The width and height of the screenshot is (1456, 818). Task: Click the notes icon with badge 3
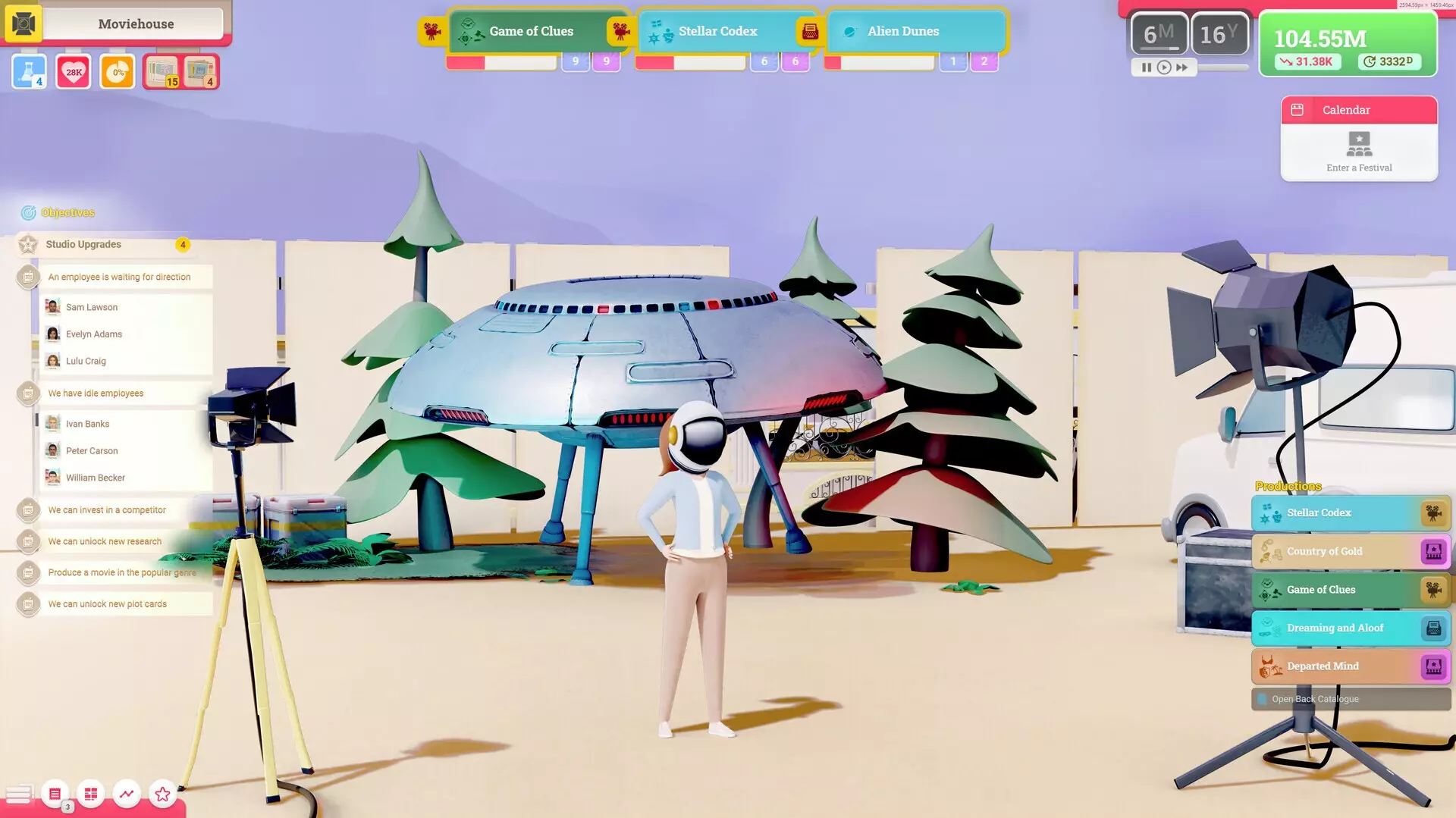(54, 794)
